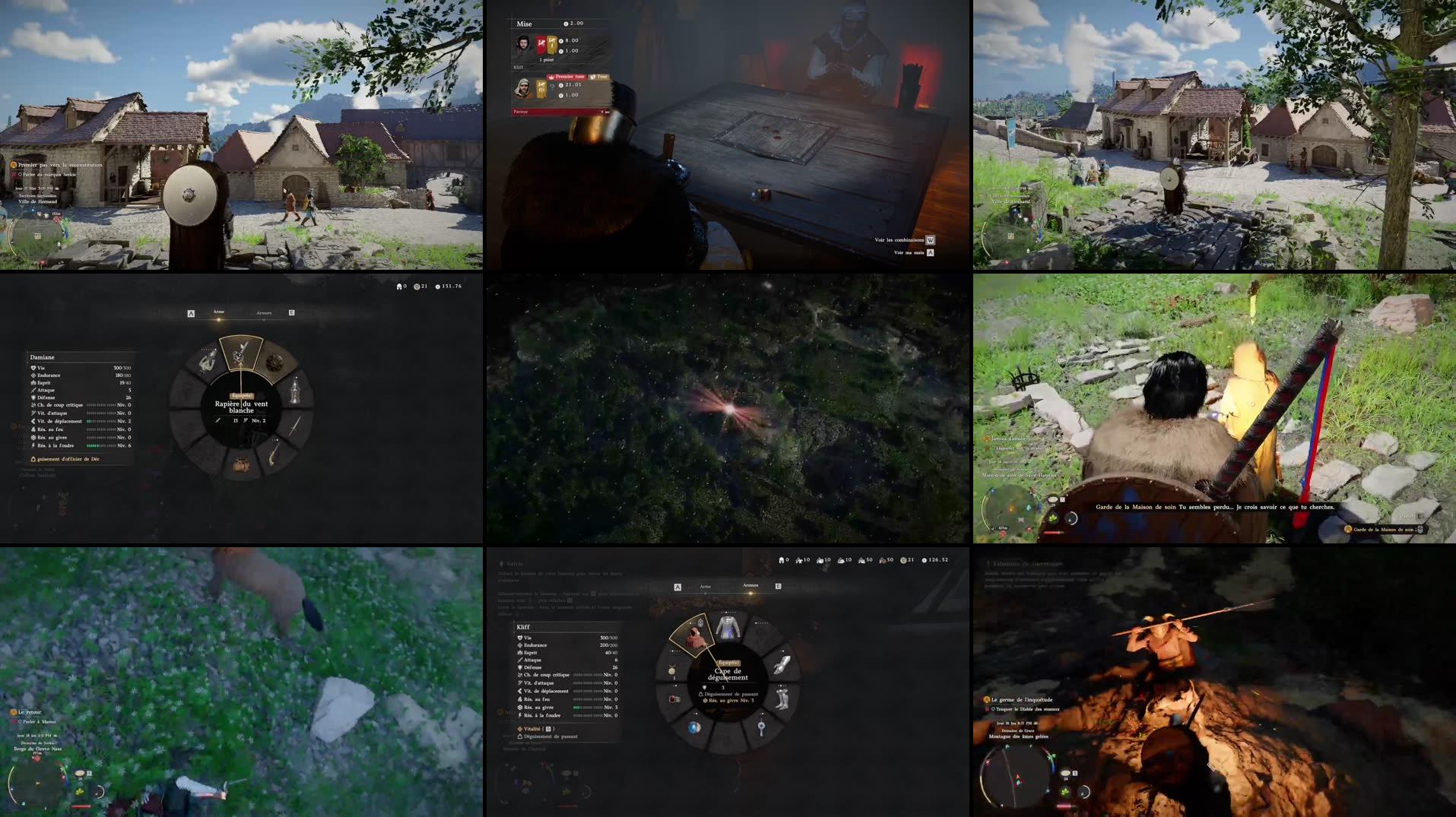Select the equipped Cape de déguisement segment
The image size is (1456, 817).
693,636
